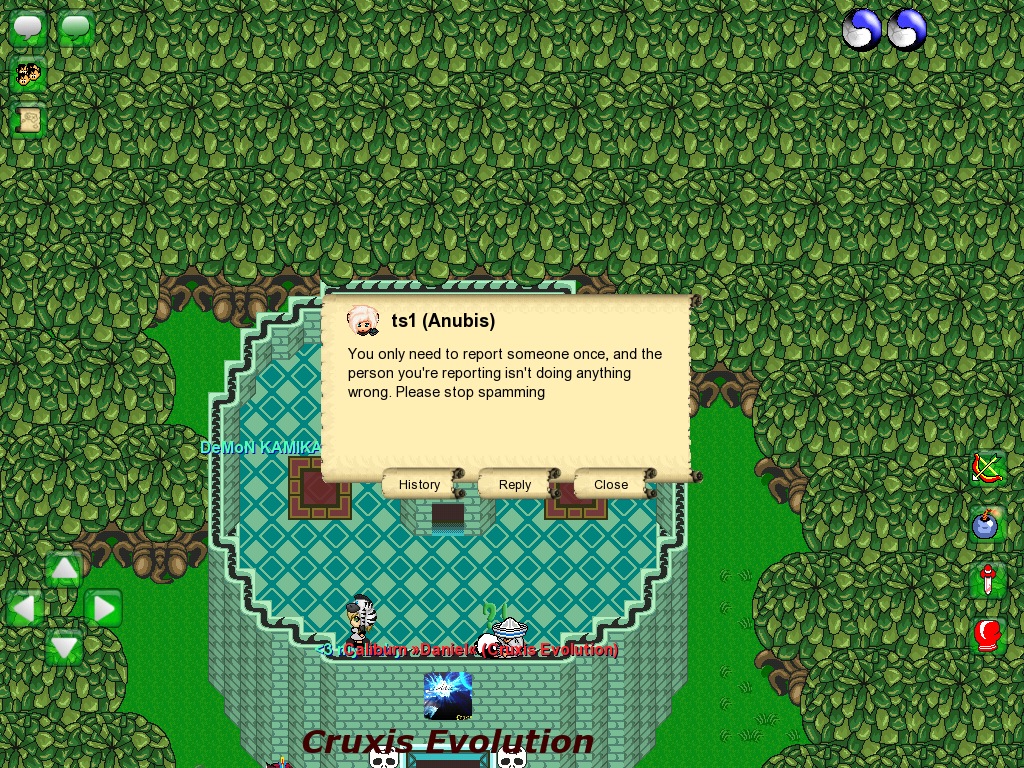This screenshot has height=768, width=1024.
Task: Move up with the up arrow
Action: 64,569
